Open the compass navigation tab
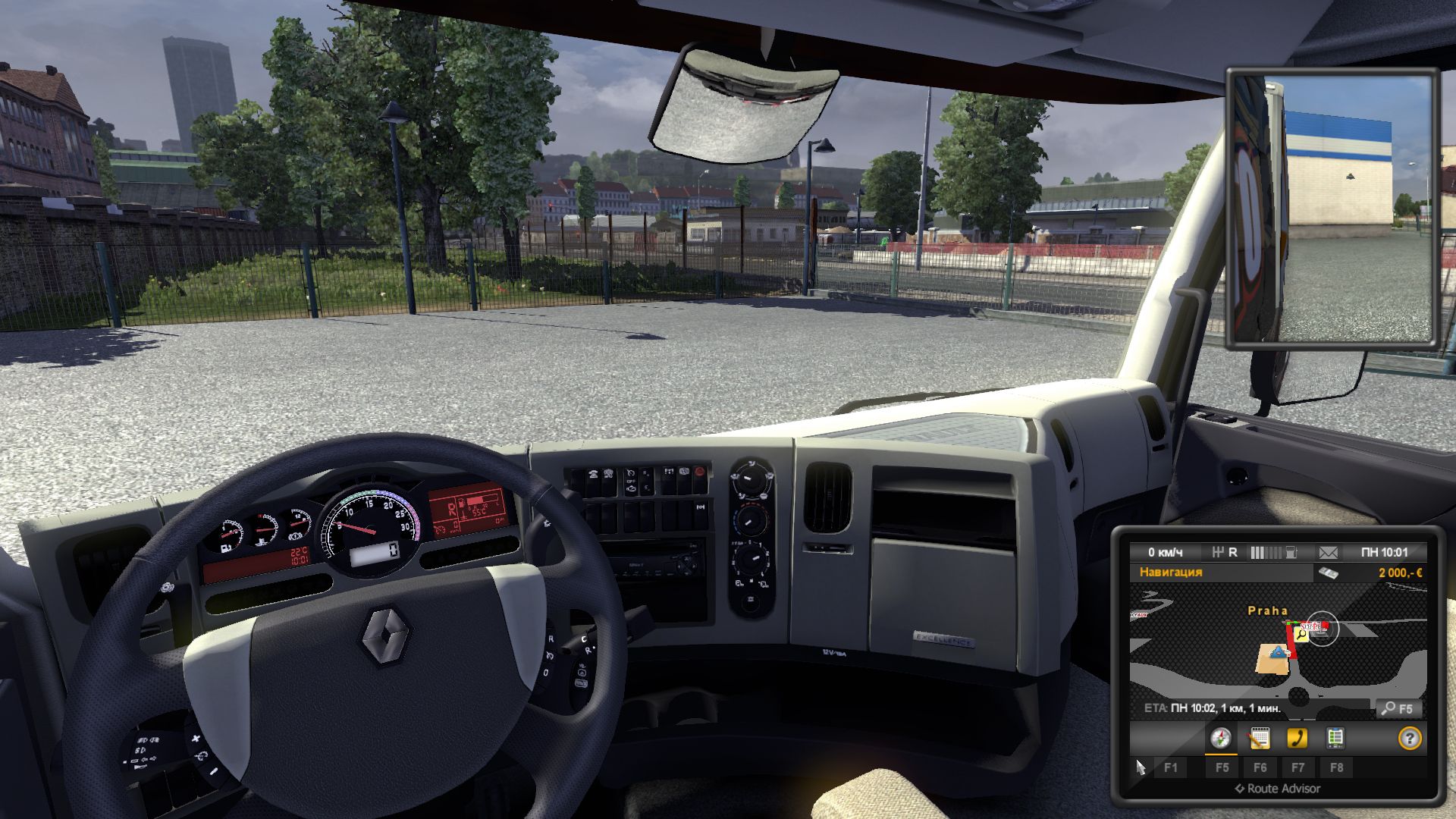 tap(1220, 738)
